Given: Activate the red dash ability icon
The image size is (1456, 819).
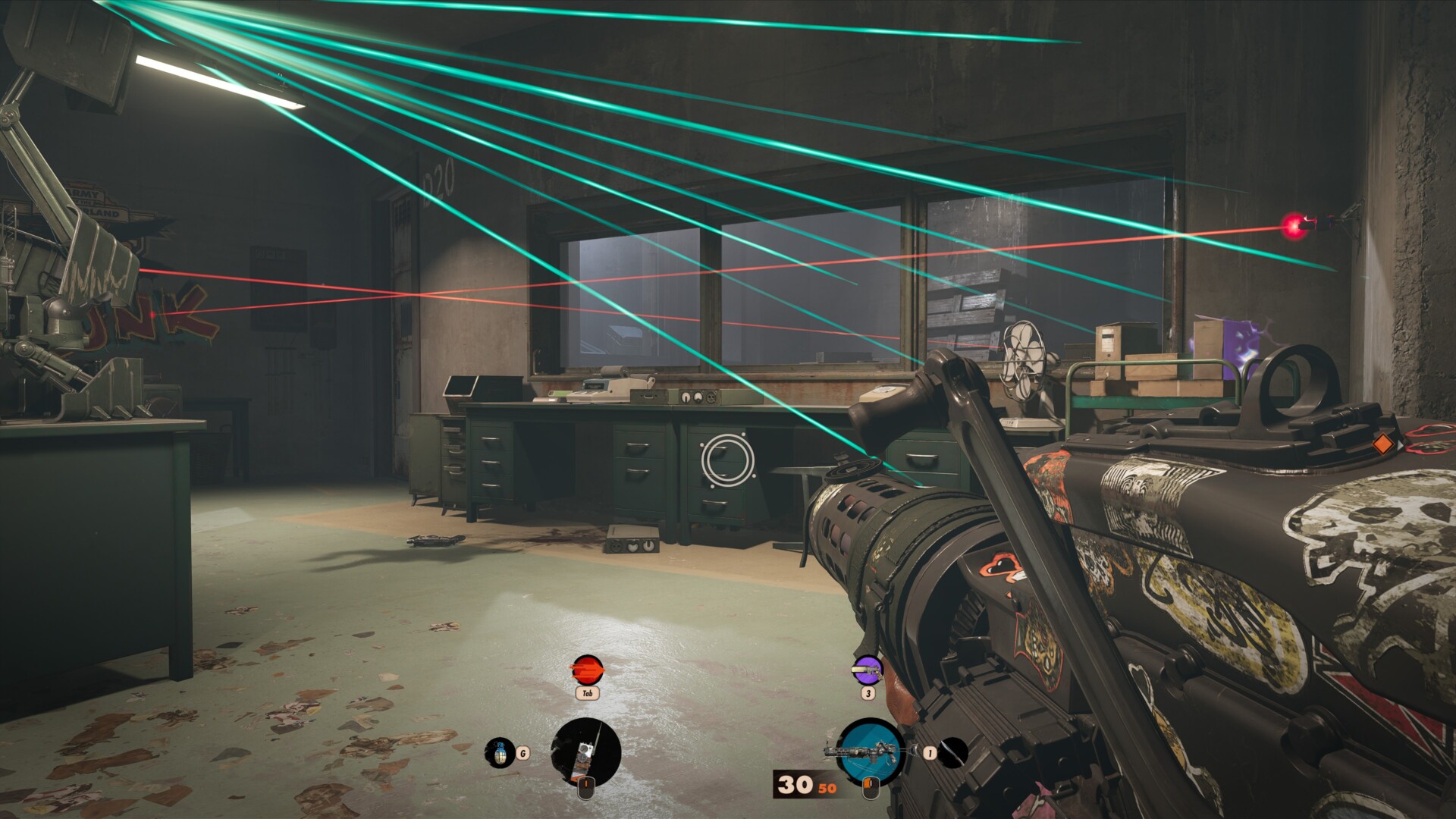Looking at the screenshot, I should (587, 670).
